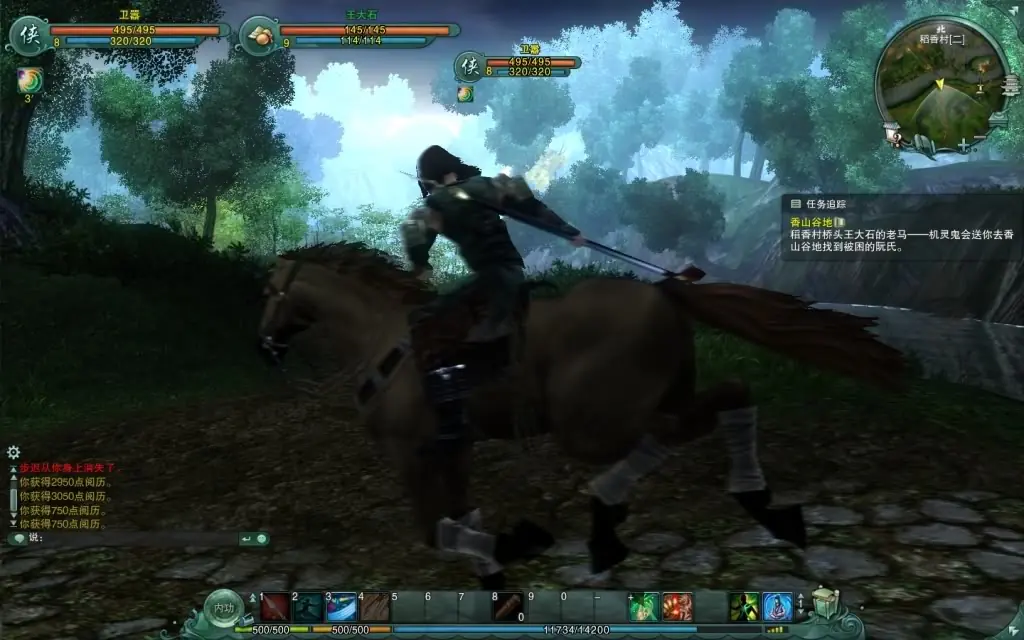This screenshot has width=1024, height=640.
Task: Select the red sword skill in slot 1
Action: 275,607
